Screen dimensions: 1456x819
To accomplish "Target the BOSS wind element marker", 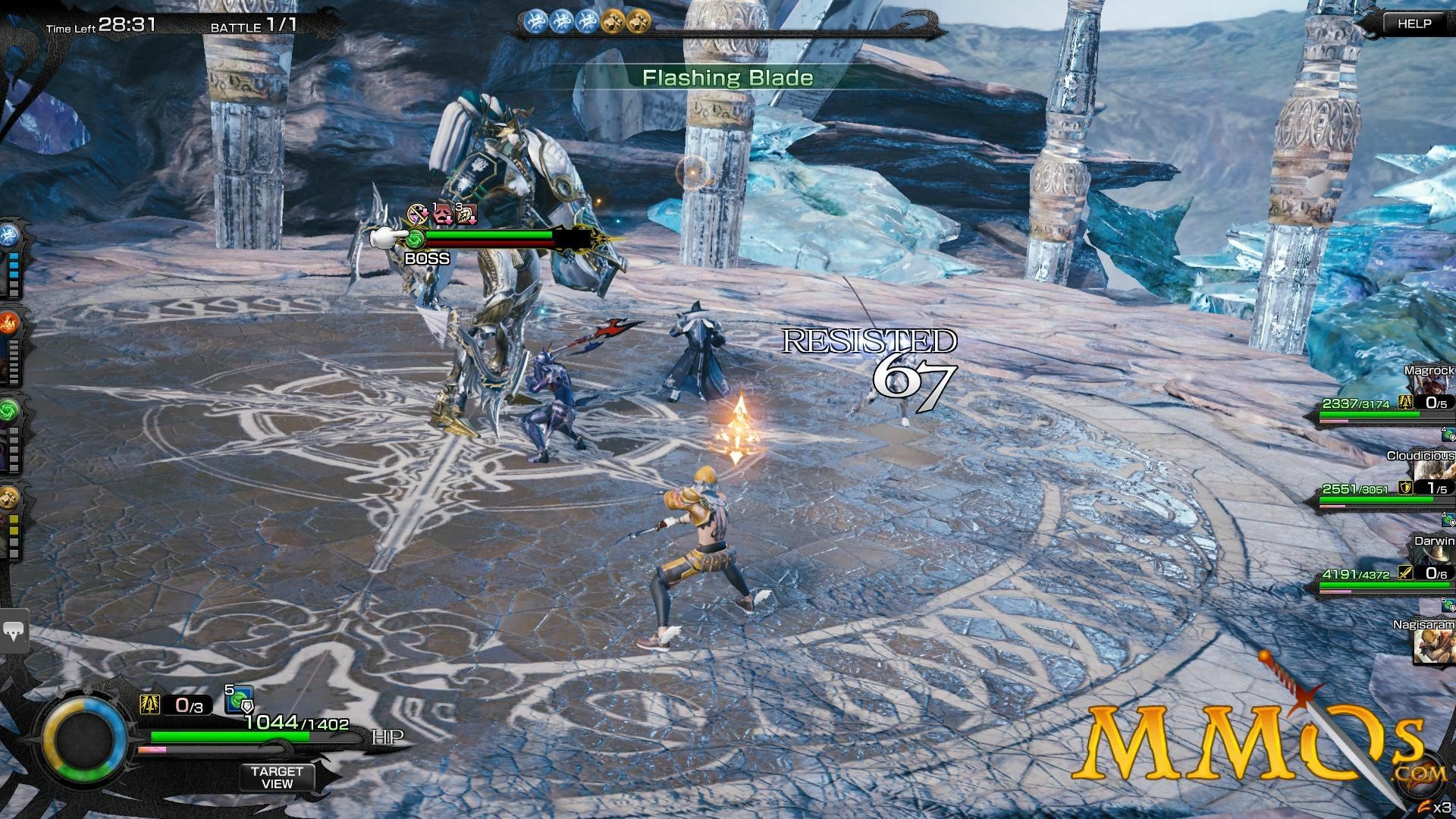I will (414, 240).
